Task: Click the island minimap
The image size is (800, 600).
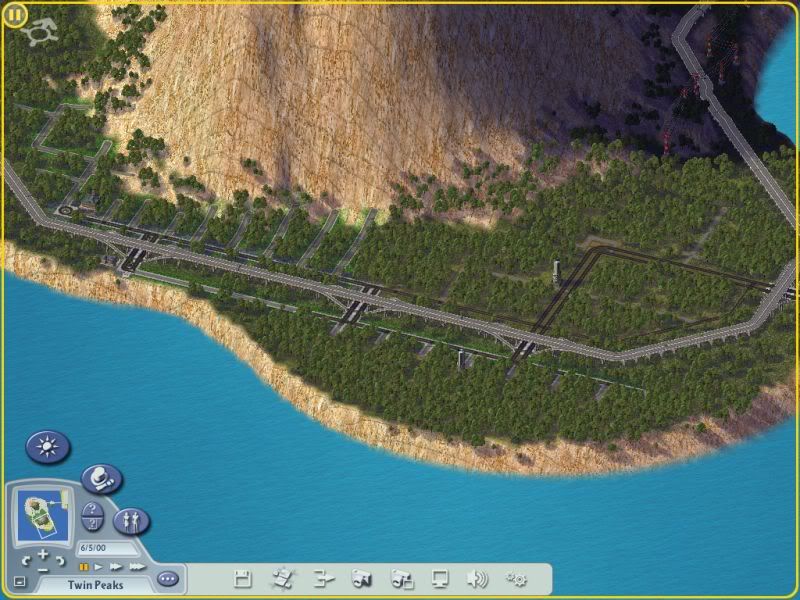Action: [x=43, y=512]
